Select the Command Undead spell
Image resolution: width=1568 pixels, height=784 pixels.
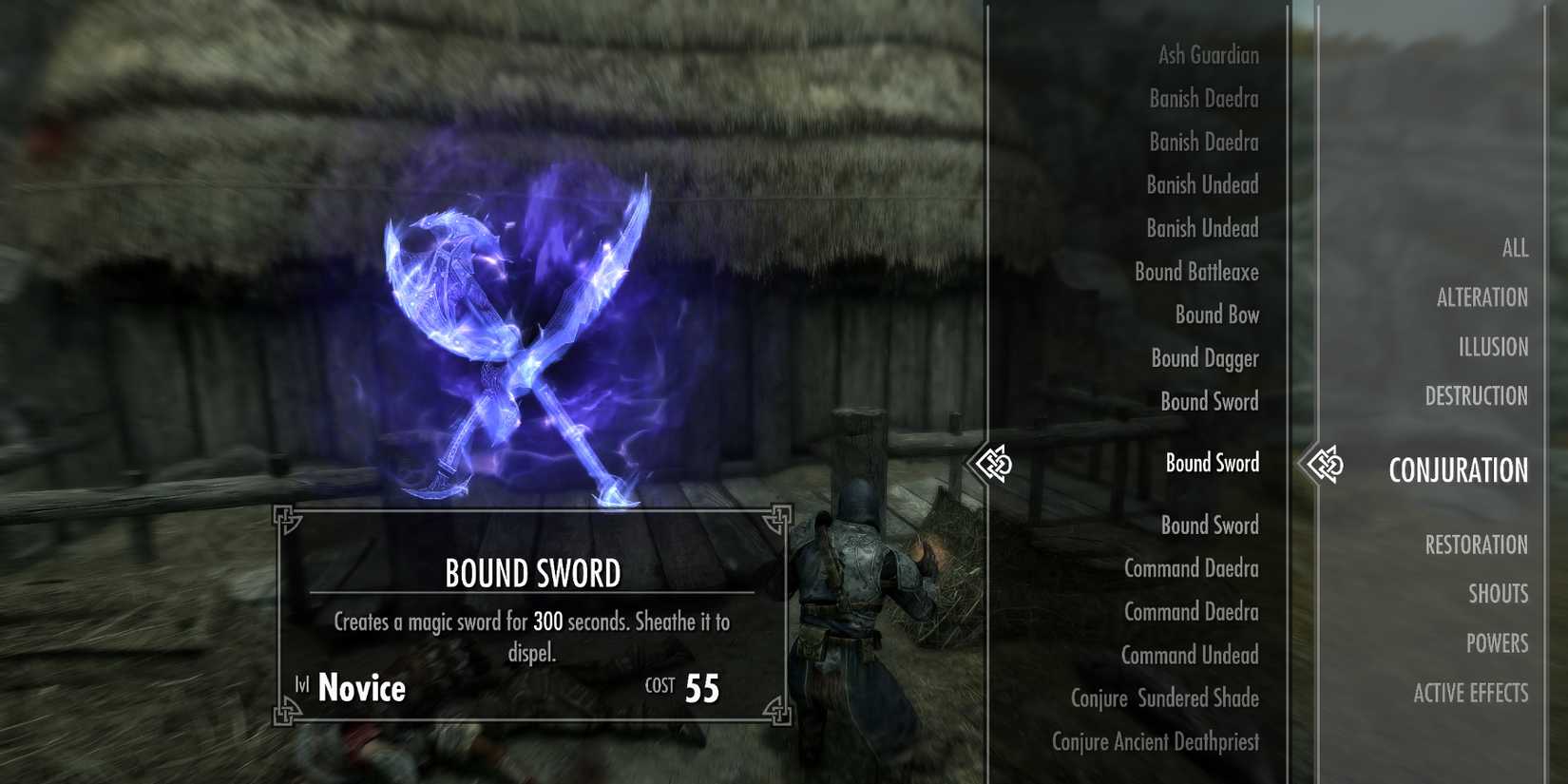tap(1190, 656)
